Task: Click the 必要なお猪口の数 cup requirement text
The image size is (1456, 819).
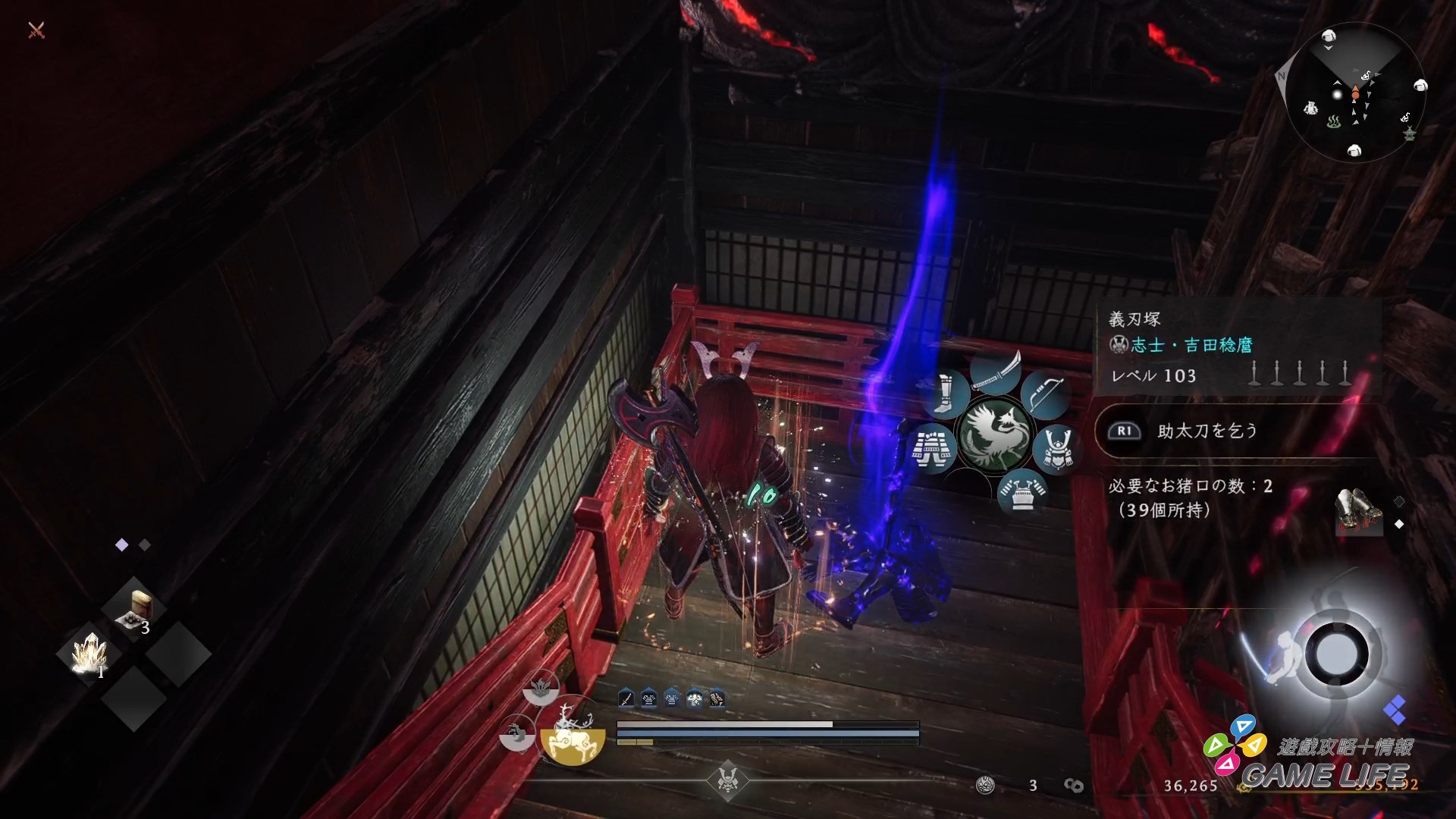Action: (1191, 488)
